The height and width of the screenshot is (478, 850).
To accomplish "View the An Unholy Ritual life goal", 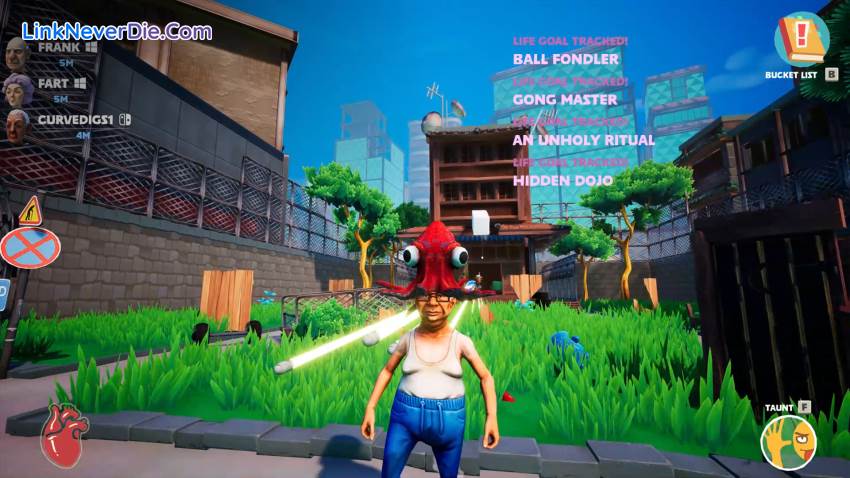I will [583, 140].
